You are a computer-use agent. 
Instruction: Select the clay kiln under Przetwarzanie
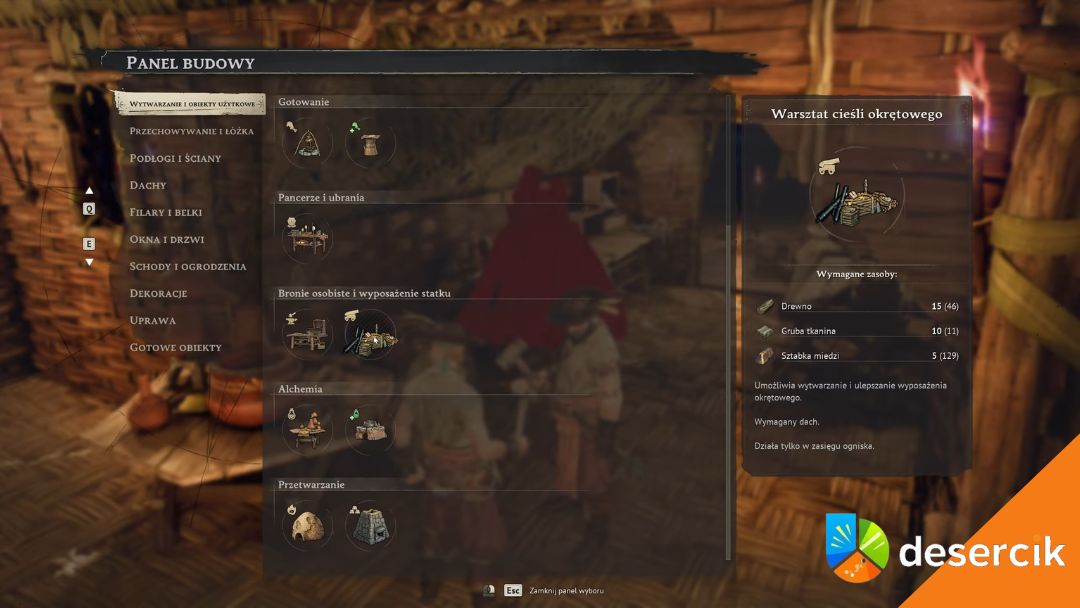[x=307, y=525]
